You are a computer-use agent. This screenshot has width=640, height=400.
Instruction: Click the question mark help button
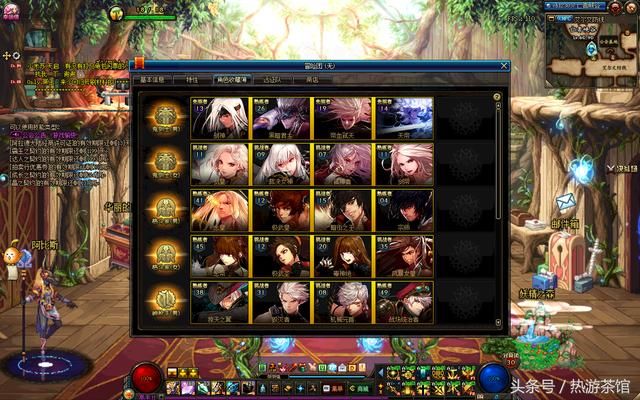point(497,97)
